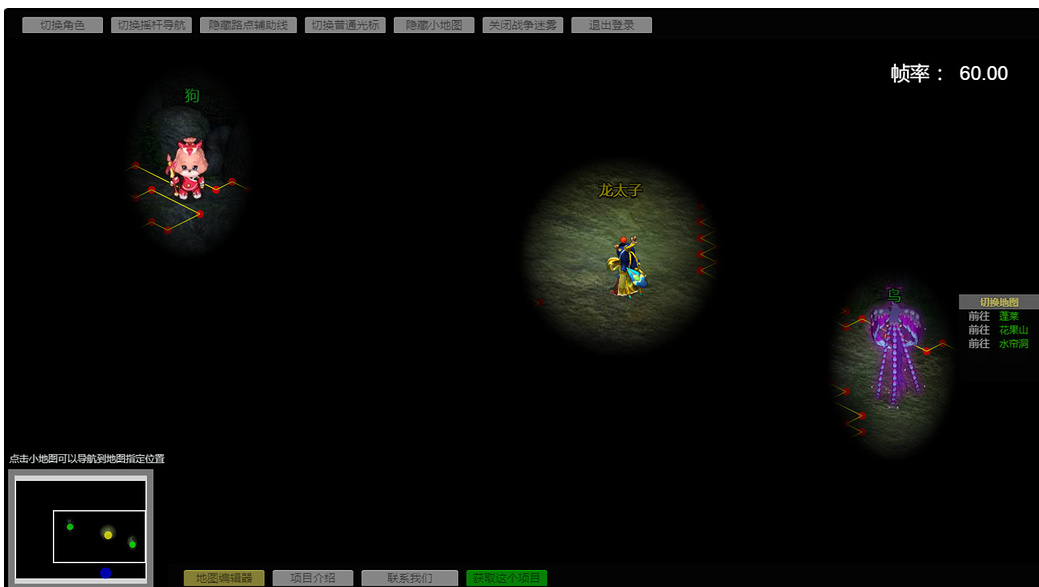Toggle 切换摇杆导航 joystick navigation
Image resolution: width=1039 pixels, height=587 pixels.
pos(151,25)
